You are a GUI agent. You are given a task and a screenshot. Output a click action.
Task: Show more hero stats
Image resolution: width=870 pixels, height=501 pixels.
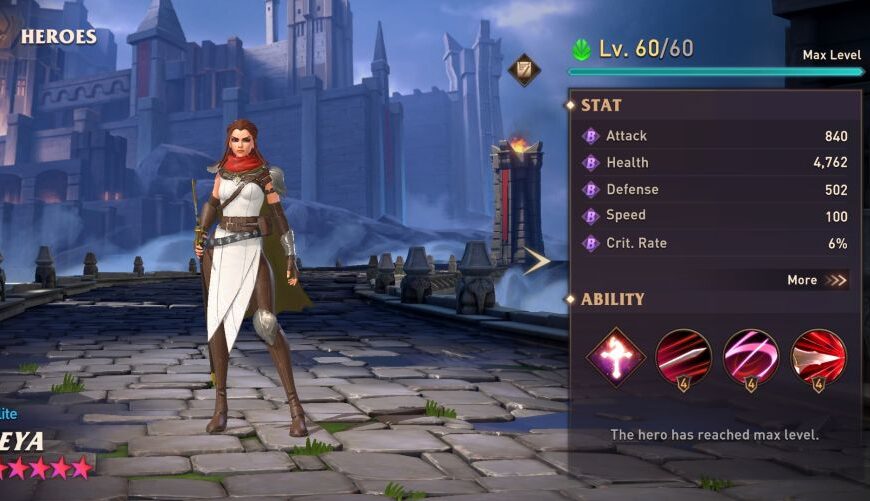tap(817, 280)
